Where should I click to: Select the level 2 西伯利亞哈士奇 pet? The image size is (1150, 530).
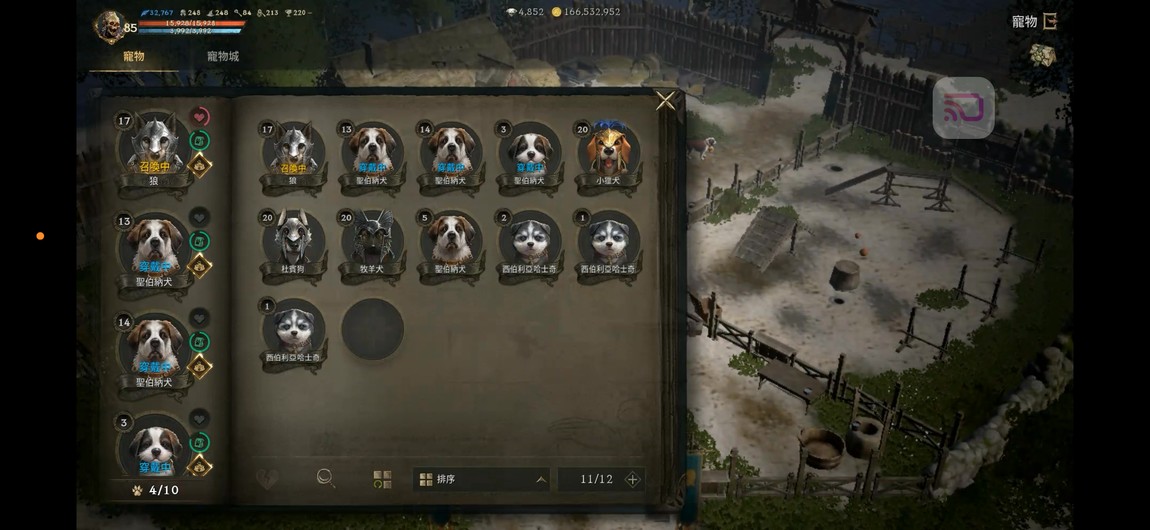click(x=530, y=240)
